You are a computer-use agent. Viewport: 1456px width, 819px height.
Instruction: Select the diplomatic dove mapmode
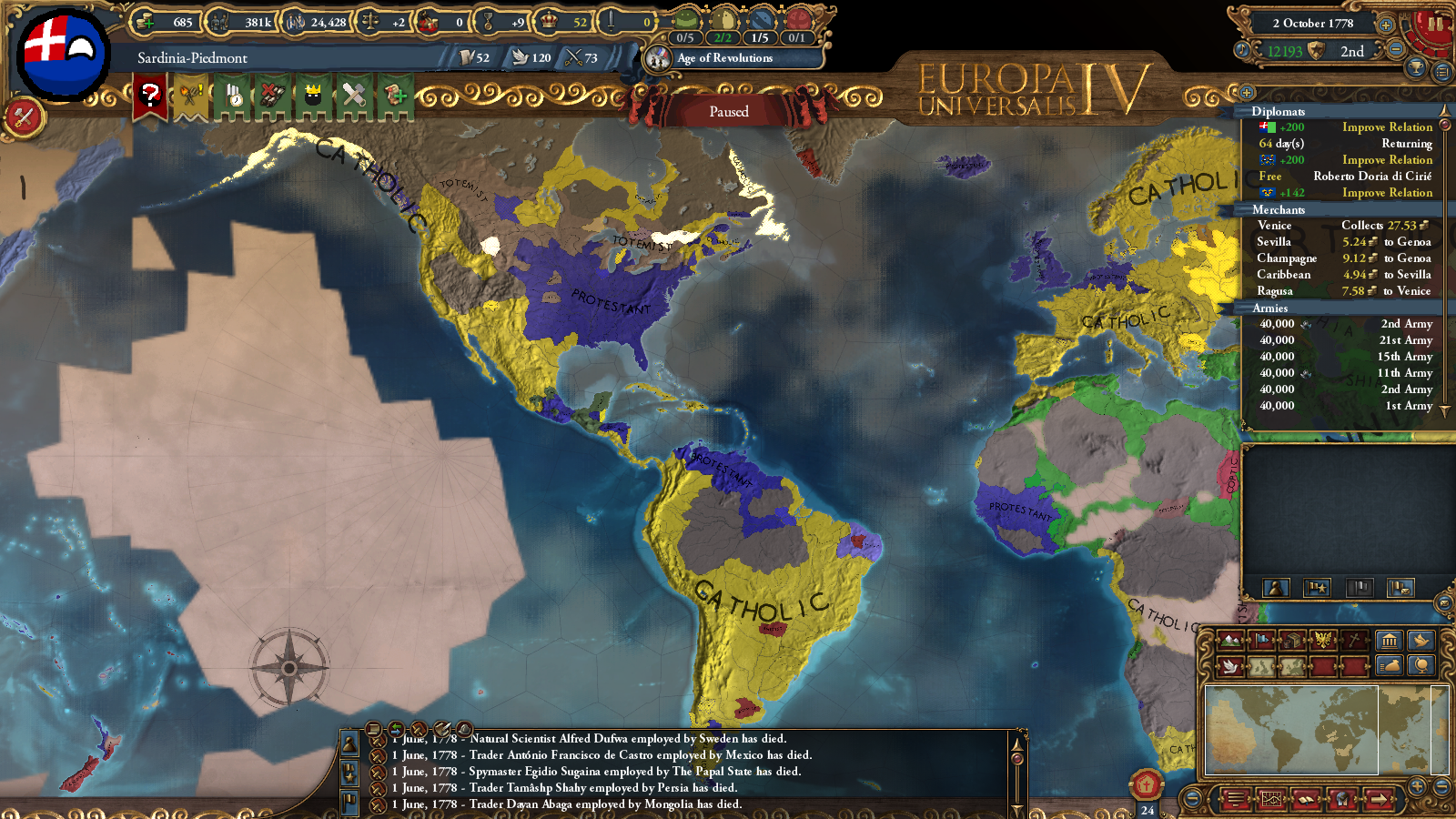[1230, 666]
